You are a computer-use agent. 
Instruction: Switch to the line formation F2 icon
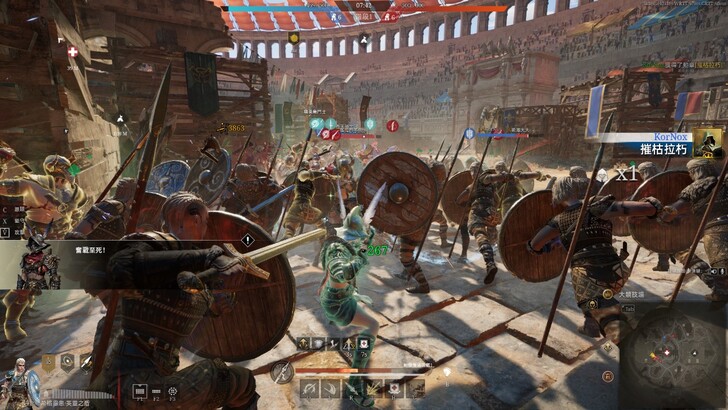[x=156, y=390]
